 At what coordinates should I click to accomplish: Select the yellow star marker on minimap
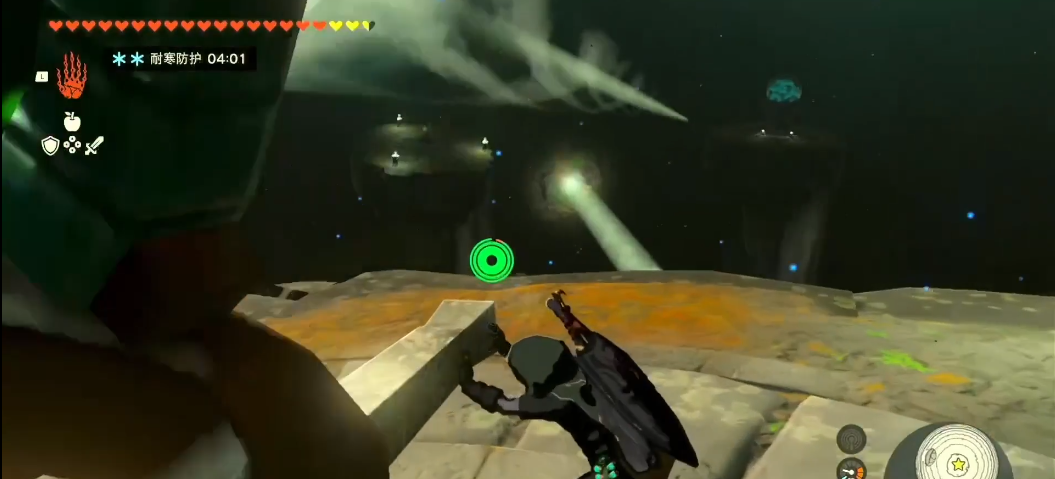click(957, 464)
